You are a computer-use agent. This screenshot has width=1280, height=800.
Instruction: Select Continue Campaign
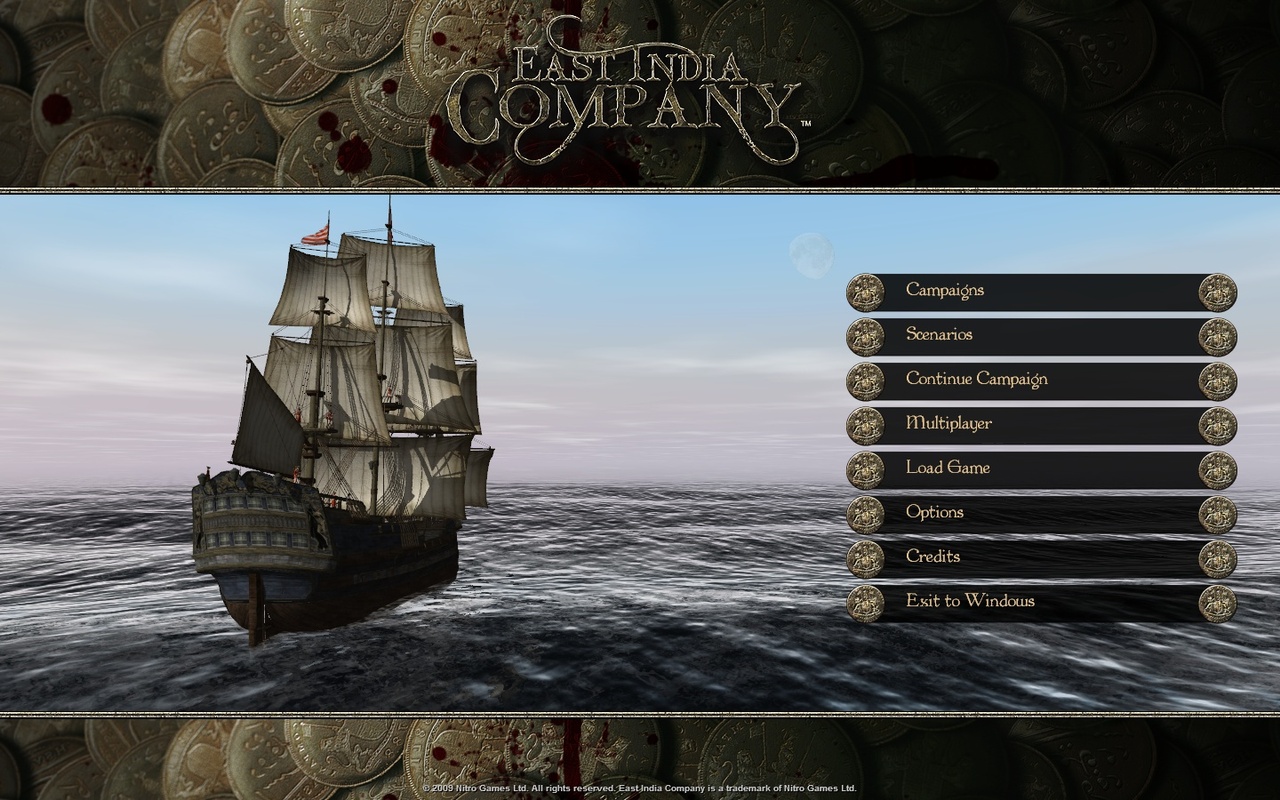tap(978, 379)
